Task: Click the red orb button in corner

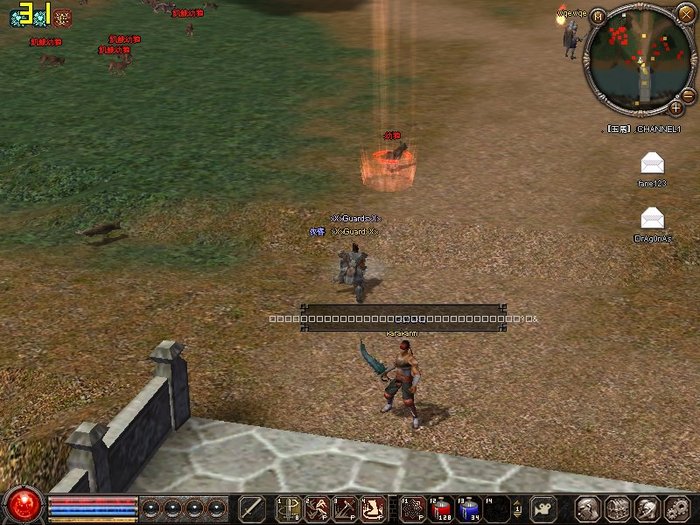Action: pos(22,504)
